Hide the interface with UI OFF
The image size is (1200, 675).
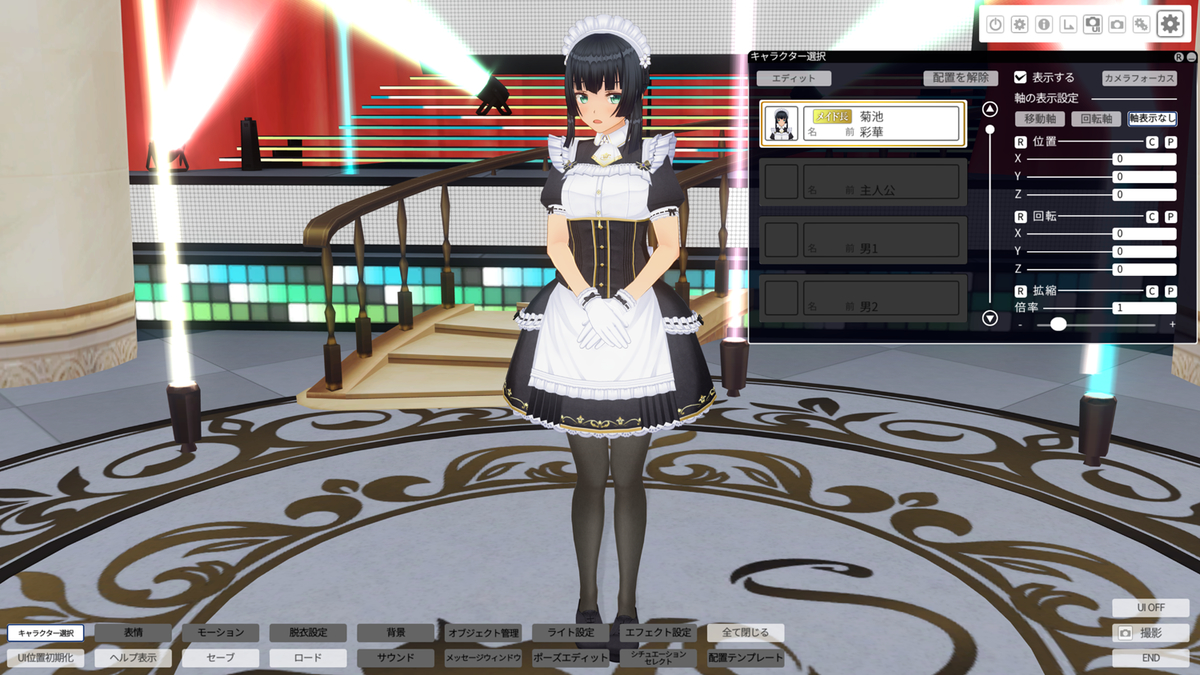click(x=1150, y=607)
